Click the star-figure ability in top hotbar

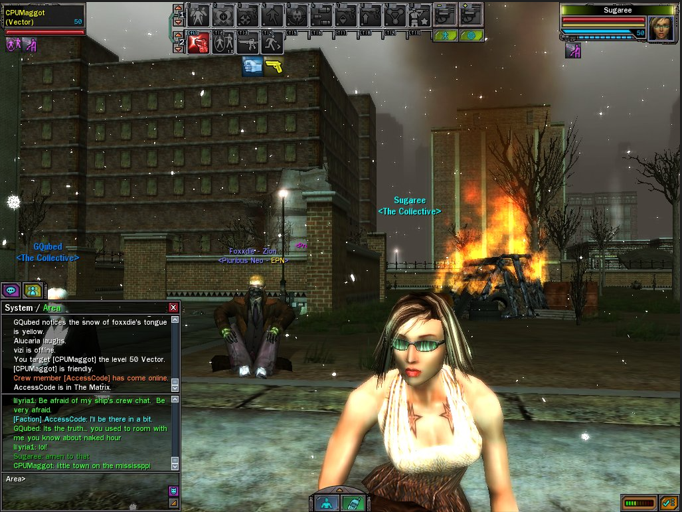(419, 15)
